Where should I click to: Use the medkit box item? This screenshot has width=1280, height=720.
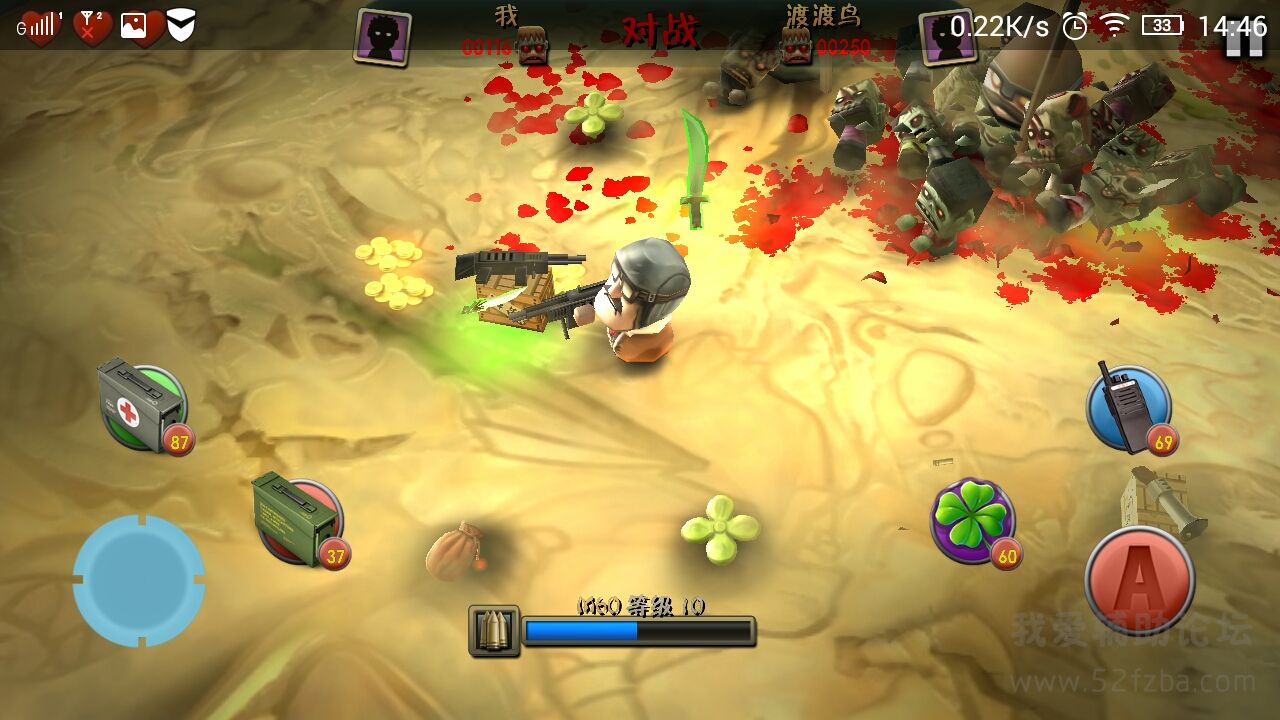[144, 407]
